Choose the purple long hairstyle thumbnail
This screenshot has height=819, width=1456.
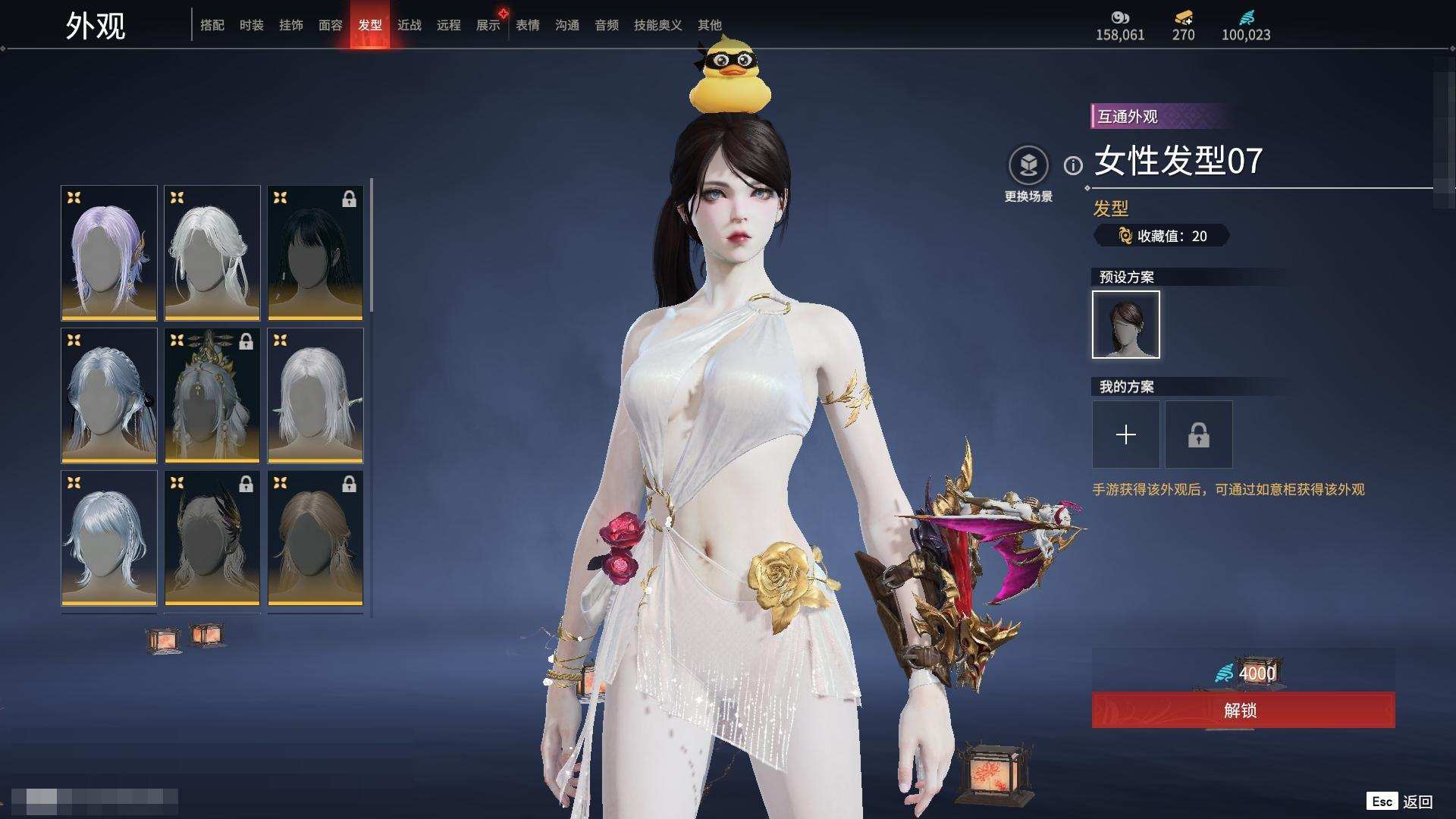coord(109,253)
